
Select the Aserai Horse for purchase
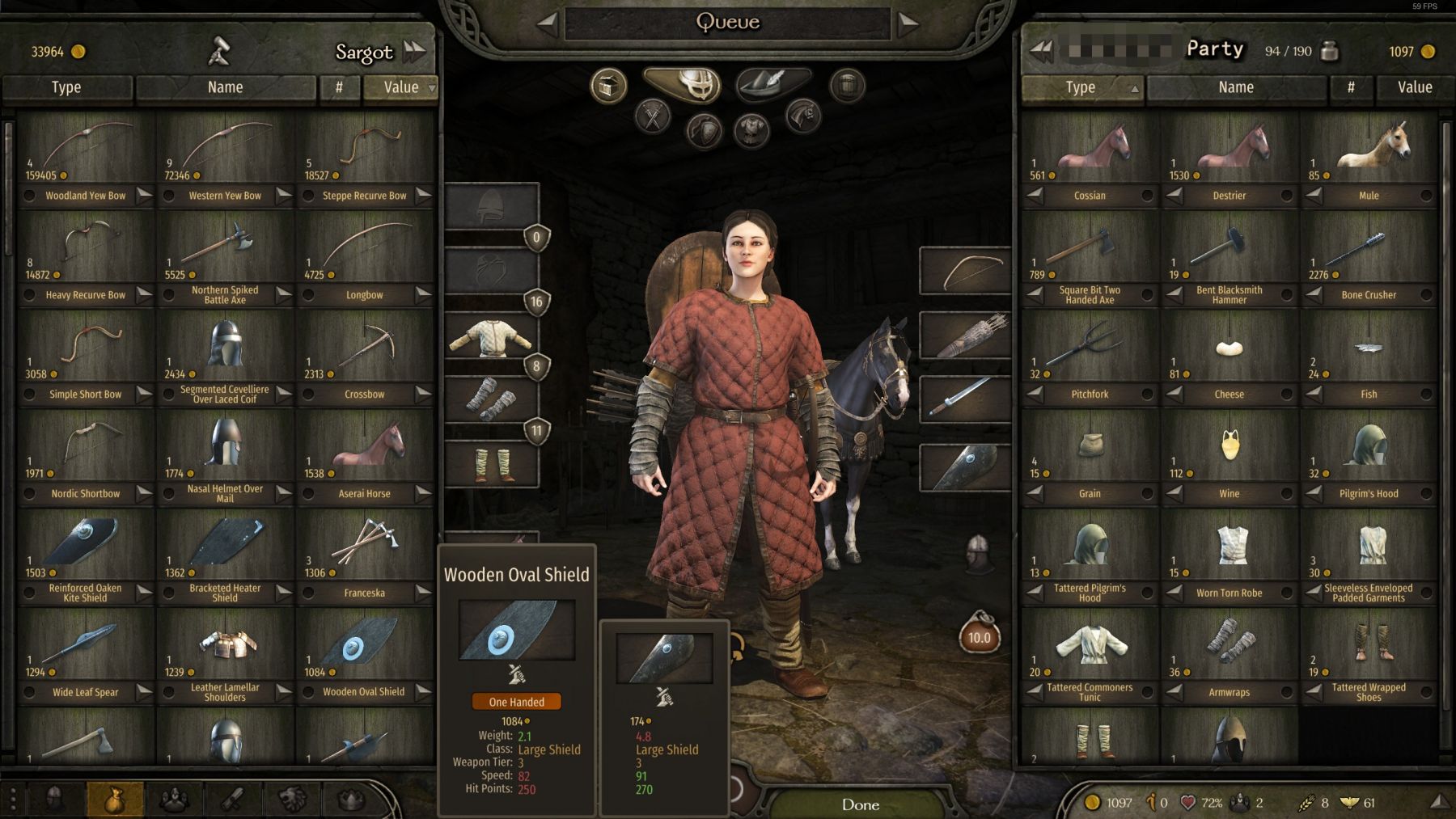(x=365, y=450)
